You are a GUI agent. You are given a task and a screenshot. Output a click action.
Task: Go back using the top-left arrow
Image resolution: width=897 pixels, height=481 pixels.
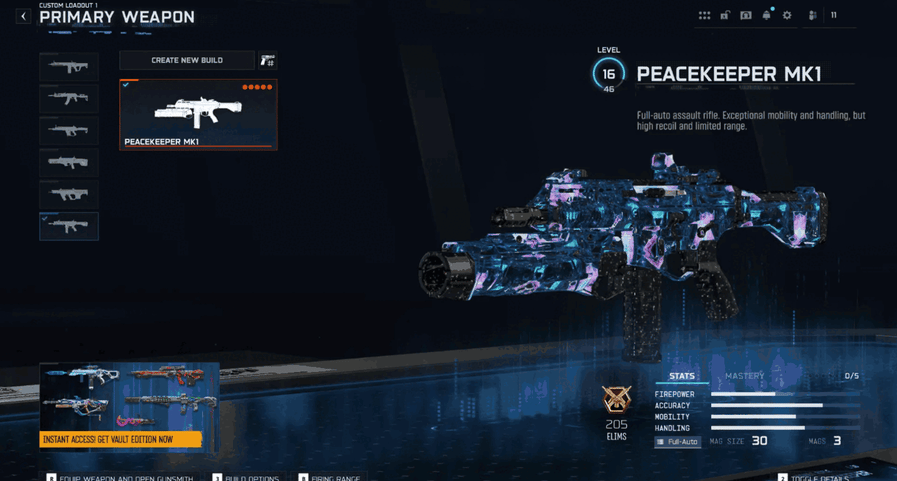coord(23,16)
